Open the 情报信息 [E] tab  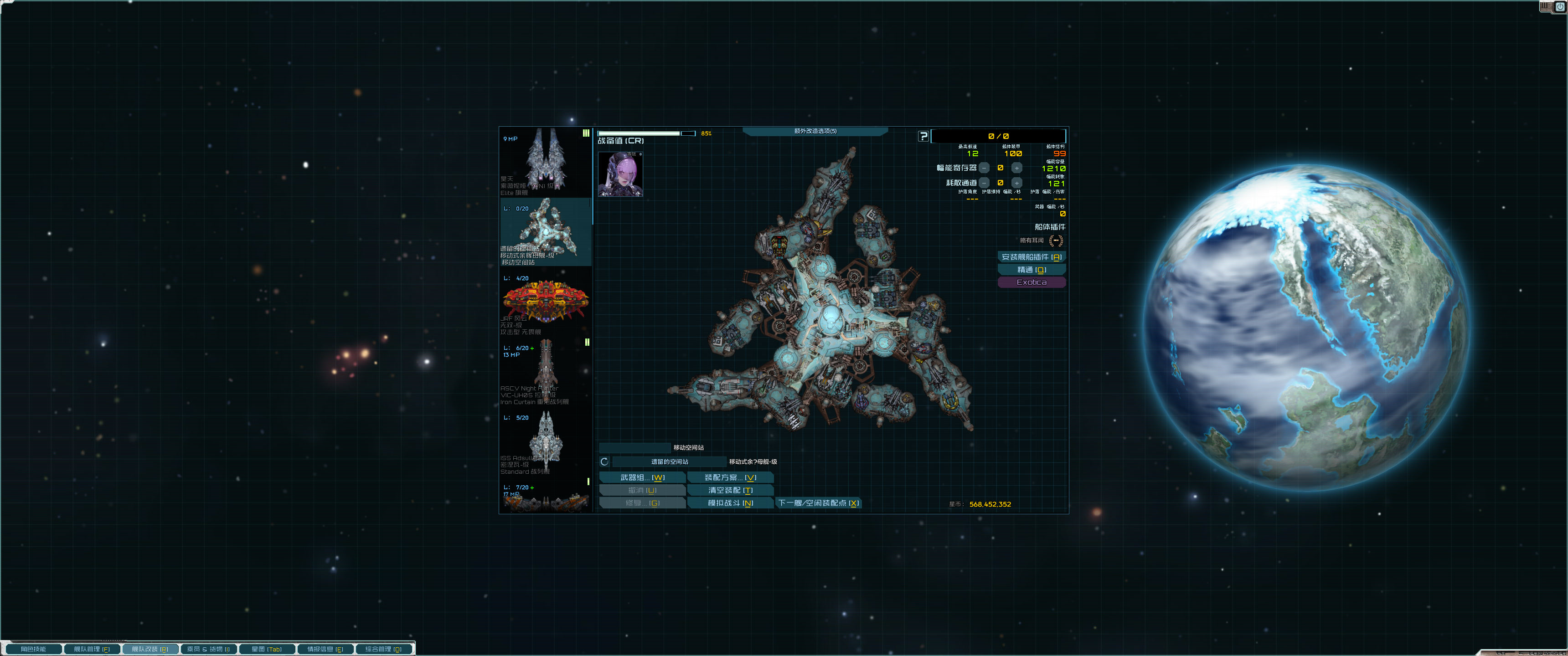(325, 649)
